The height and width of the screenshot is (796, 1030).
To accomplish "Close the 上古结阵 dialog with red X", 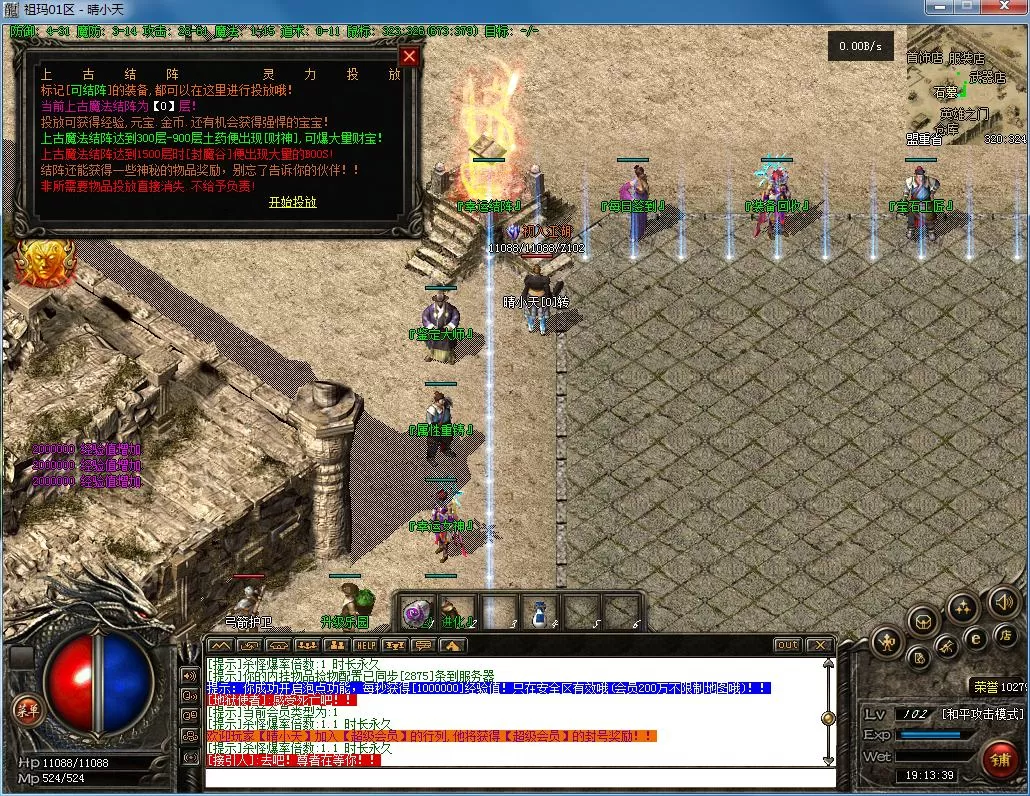I will coord(408,56).
